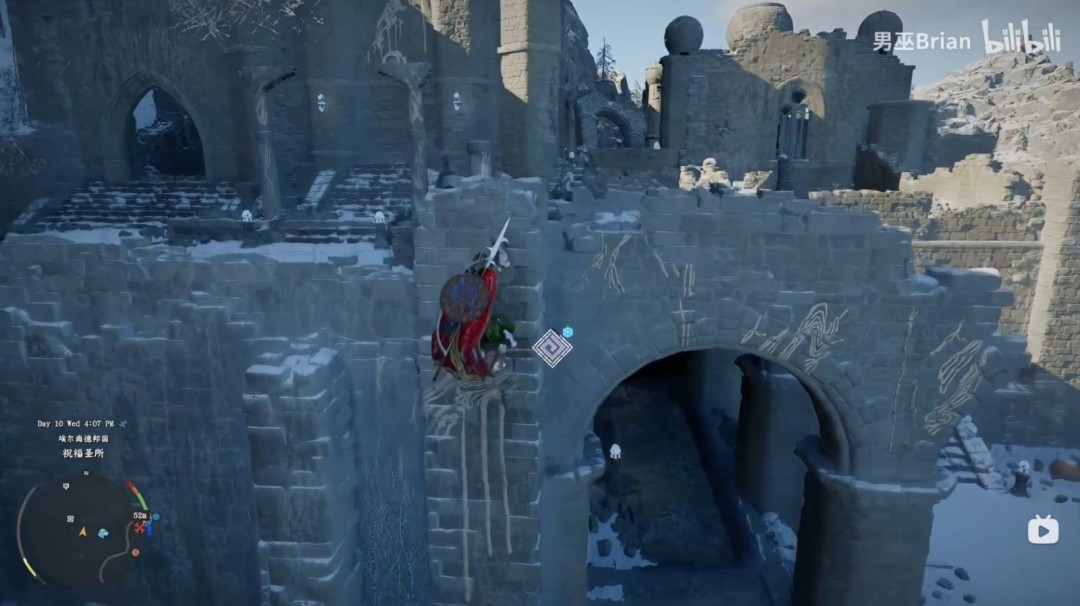1080x606 pixels.
Task: Open the bilibili TV icon overlay
Action: pos(1043,530)
